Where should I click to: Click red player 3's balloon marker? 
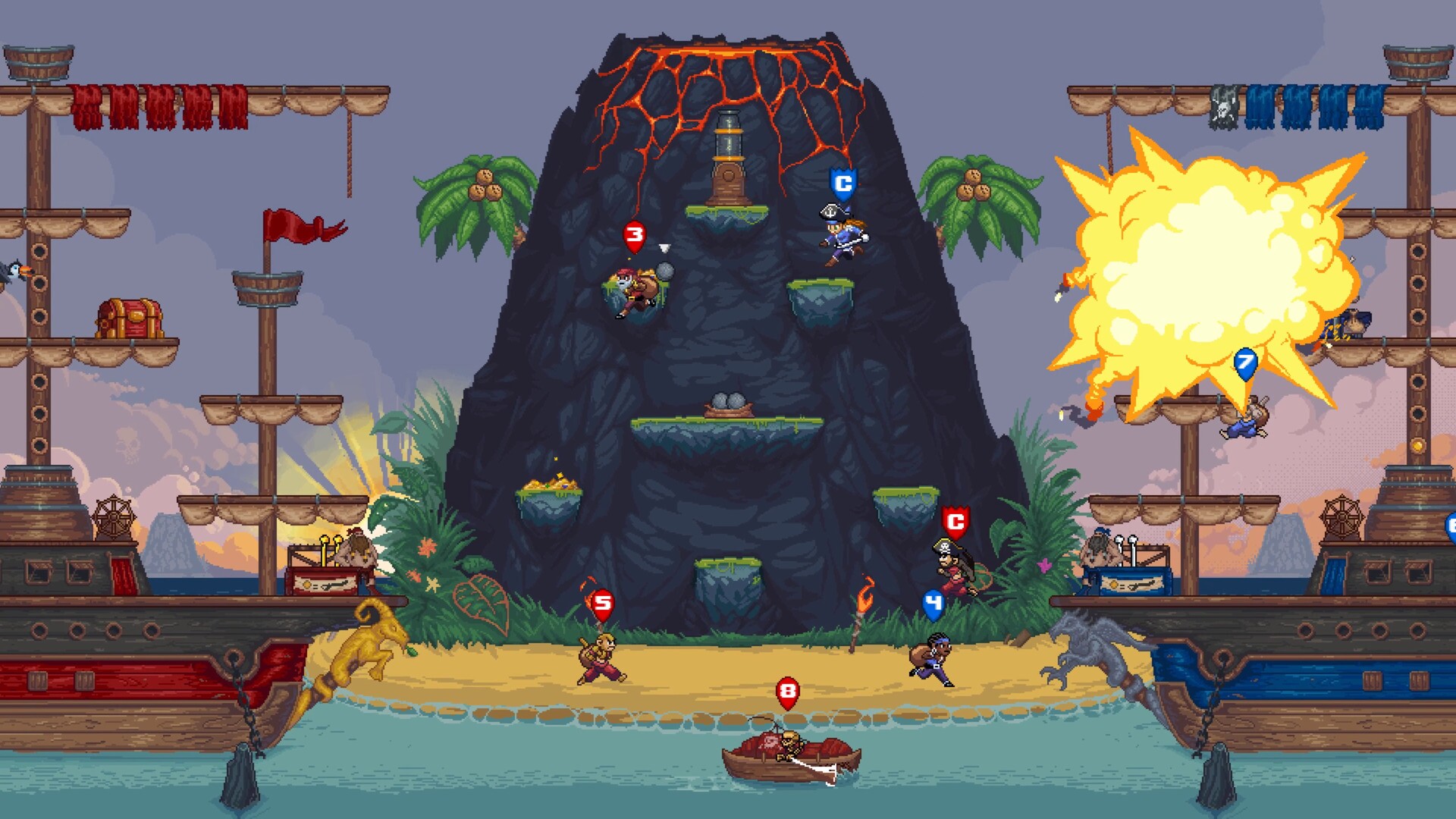635,235
